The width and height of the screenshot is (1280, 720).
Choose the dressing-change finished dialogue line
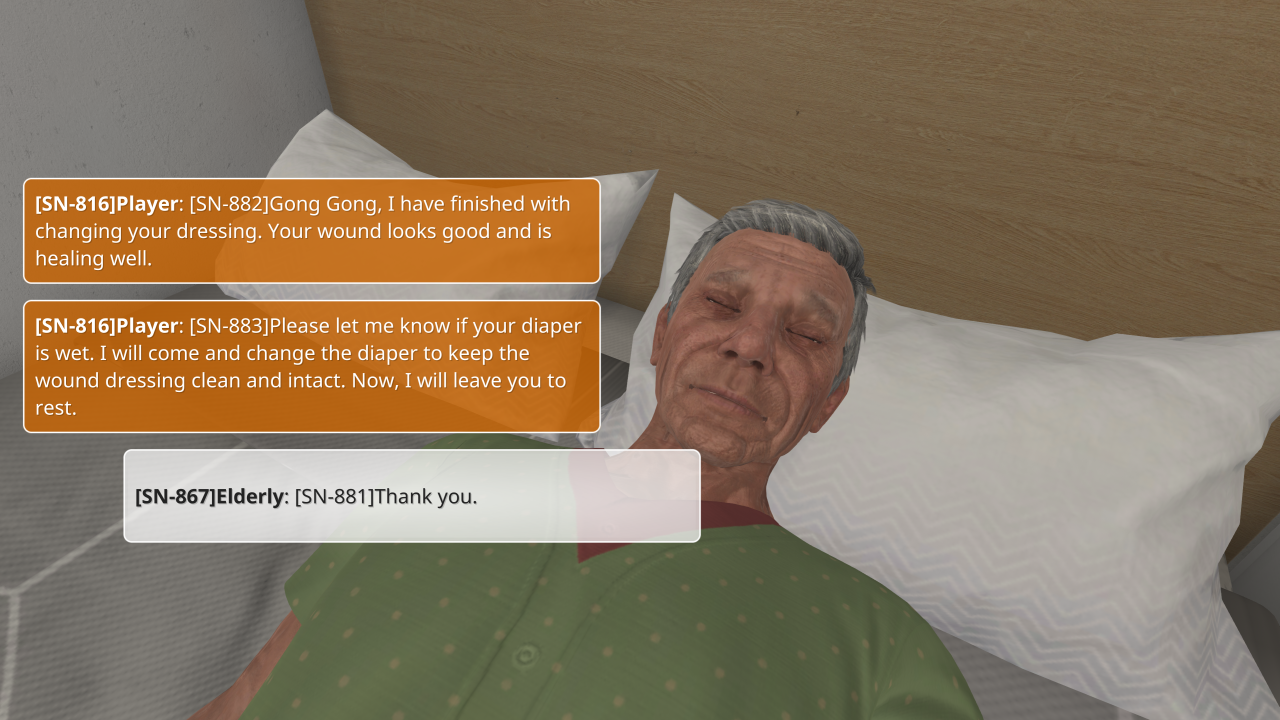click(x=312, y=231)
